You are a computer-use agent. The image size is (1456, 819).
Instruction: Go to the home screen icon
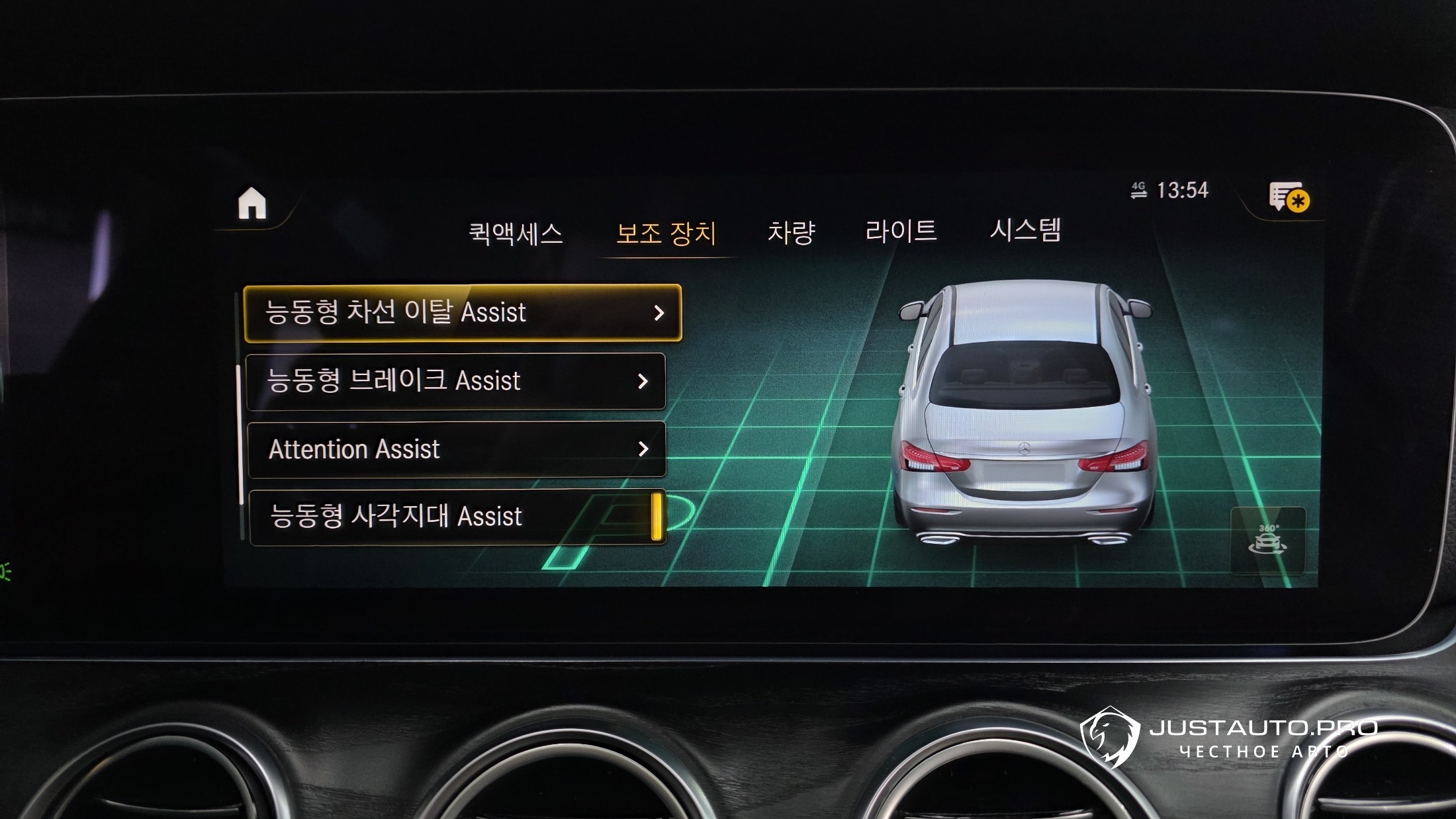252,203
